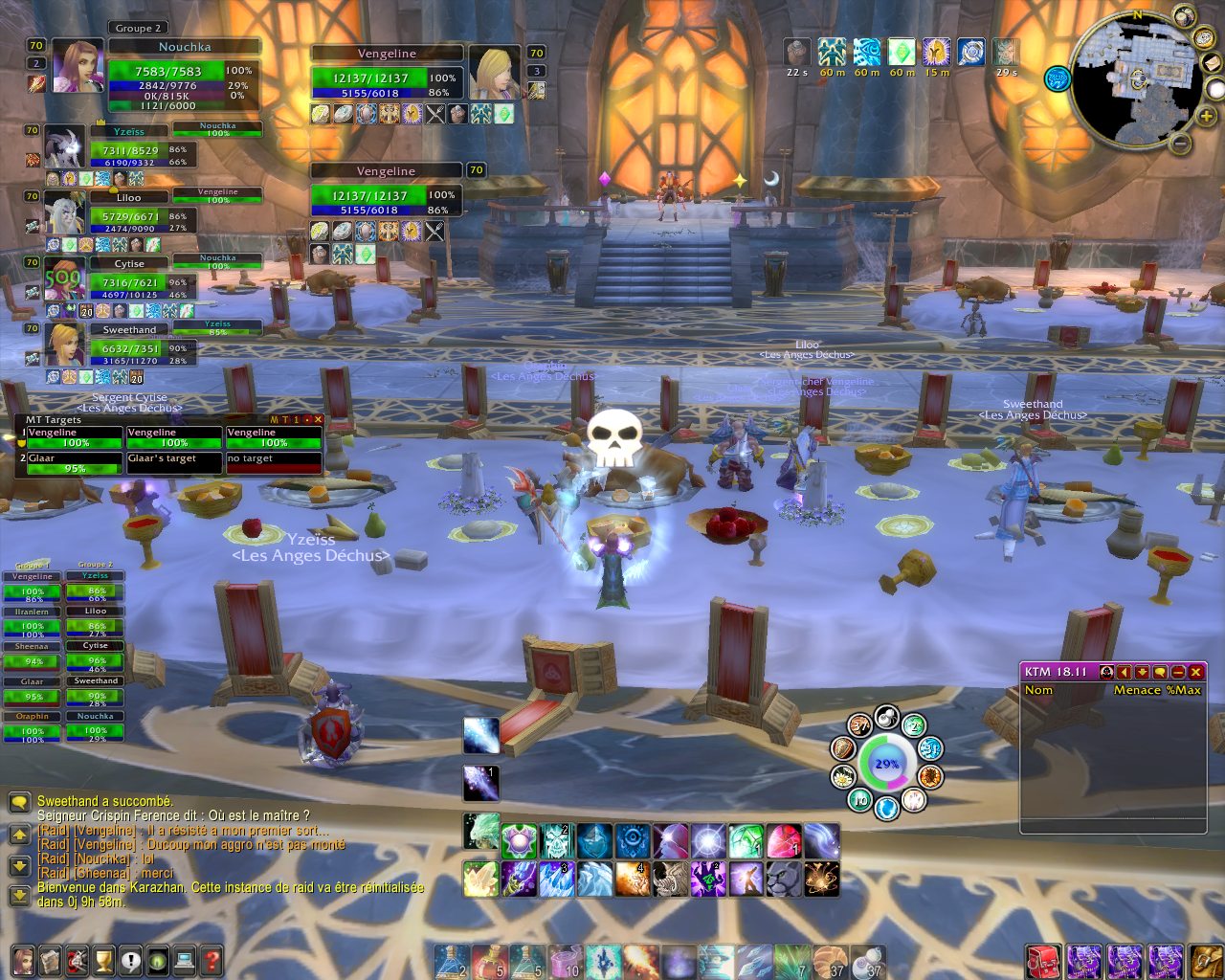Open the red question mark help button
Viewport: 1225px width, 980px height.
tap(212, 959)
